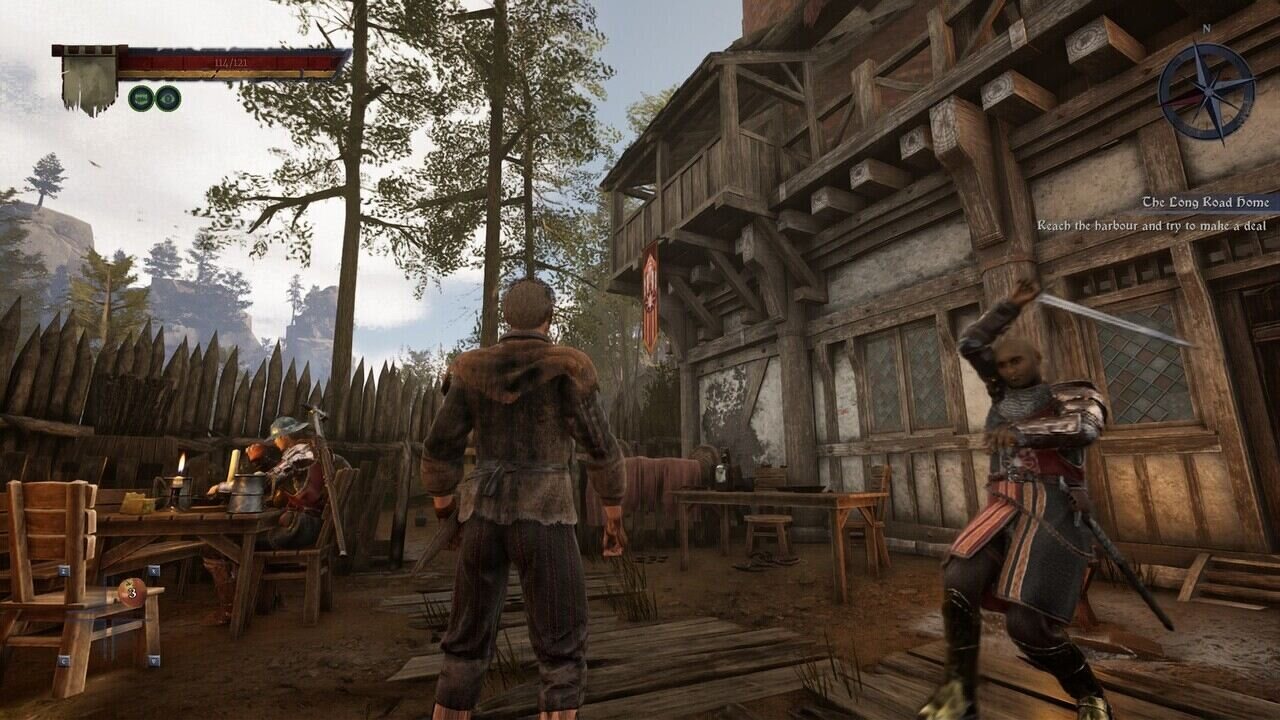
Task: Click the green status icon left of the eye
Action: (x=141, y=98)
